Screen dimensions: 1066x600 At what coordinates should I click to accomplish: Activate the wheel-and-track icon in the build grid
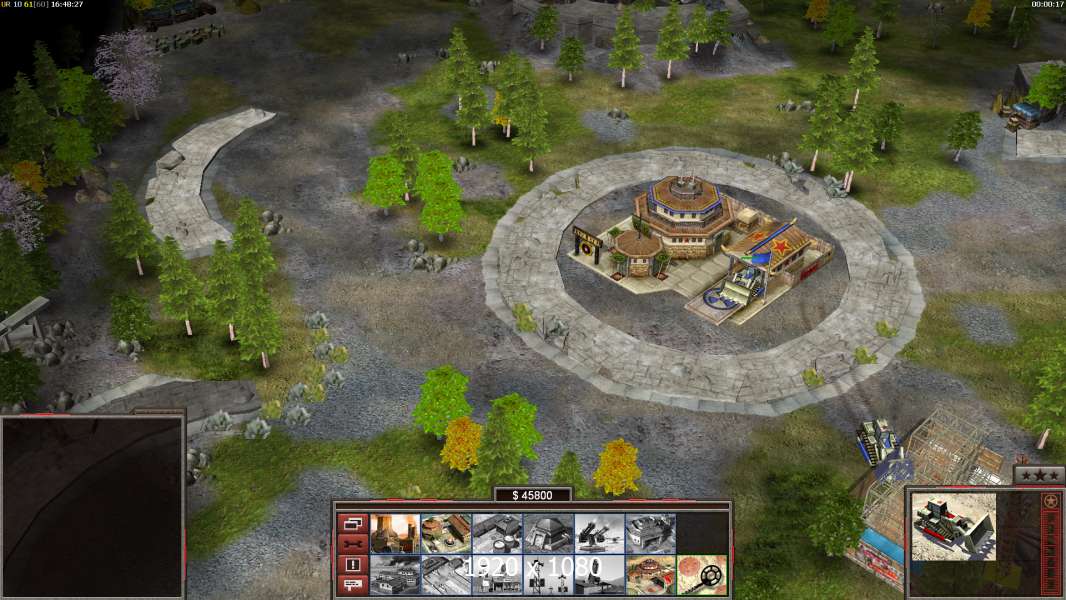tap(701, 574)
